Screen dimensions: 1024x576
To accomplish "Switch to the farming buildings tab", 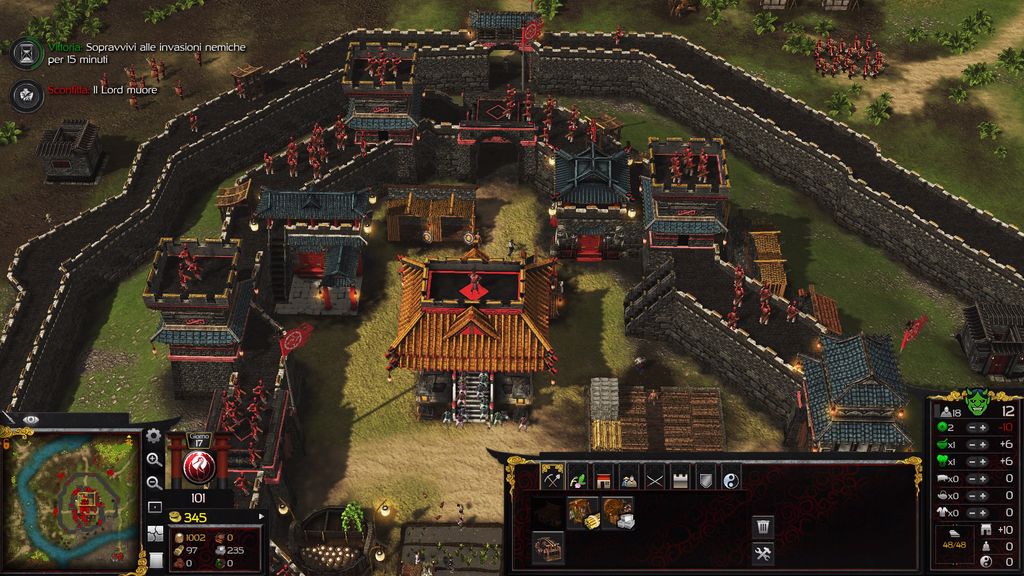I will click(x=578, y=478).
